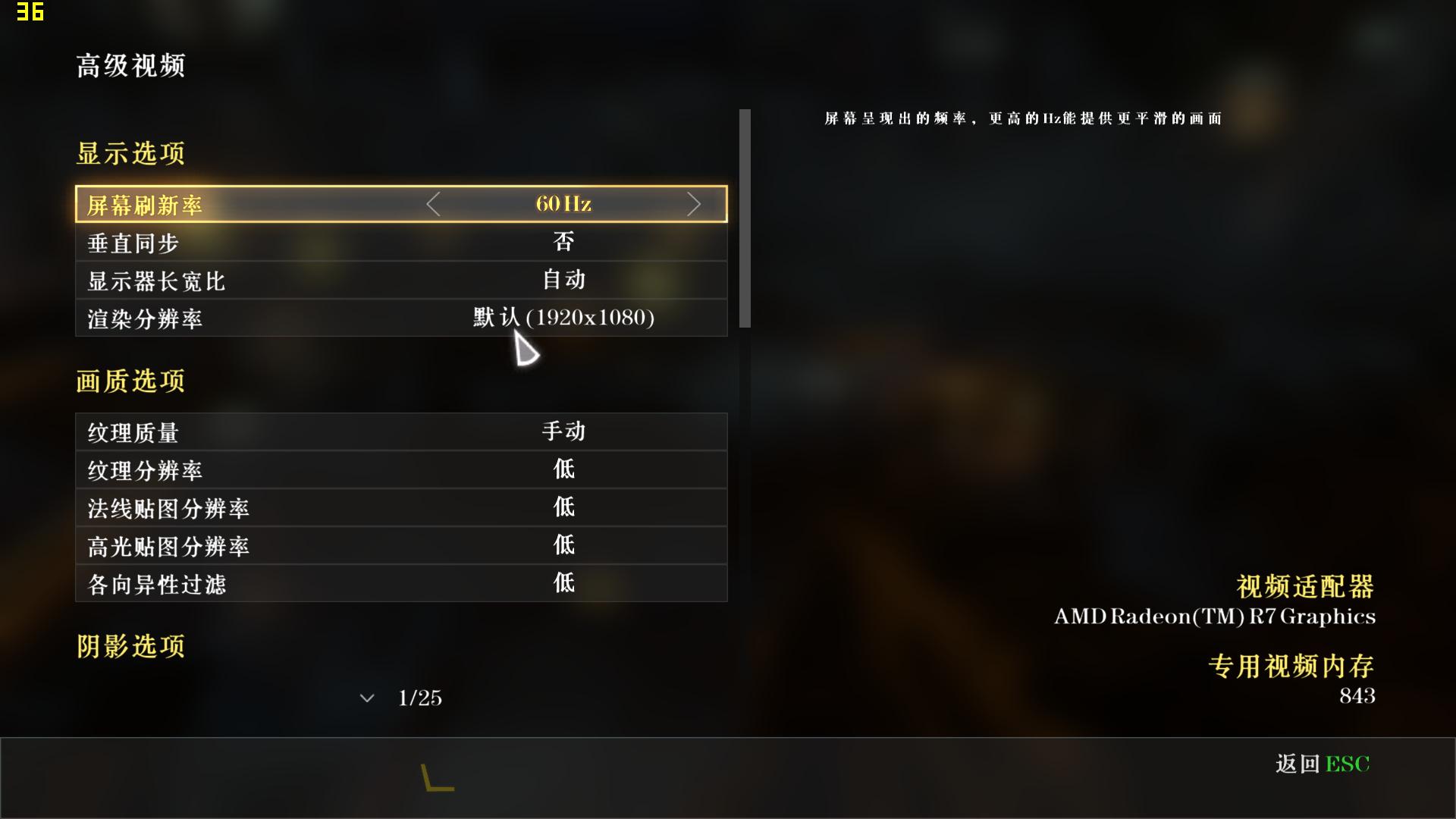This screenshot has width=1456, height=819.
Task: Select the 法线贴图分辨率 normal map row
Action: pyautogui.click(x=401, y=507)
